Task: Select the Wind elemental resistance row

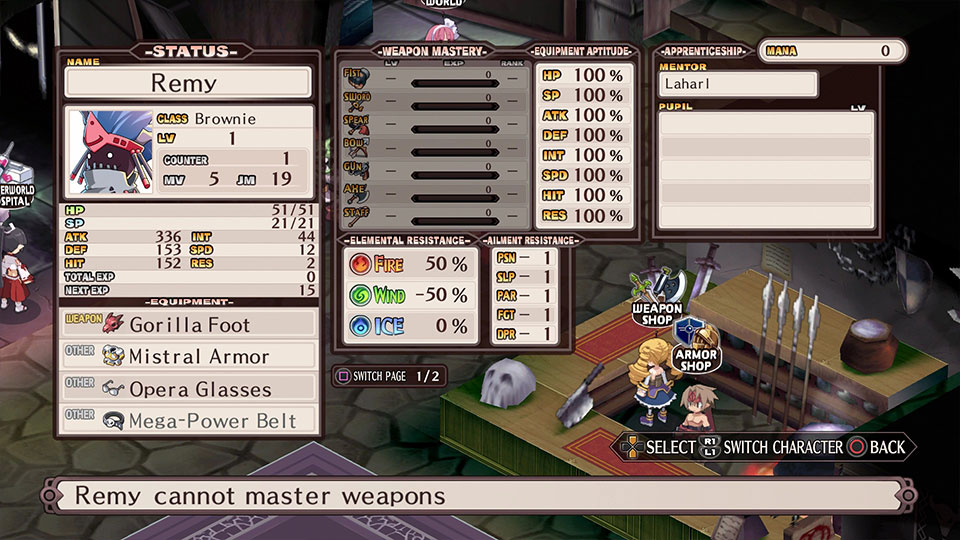Action: point(410,295)
